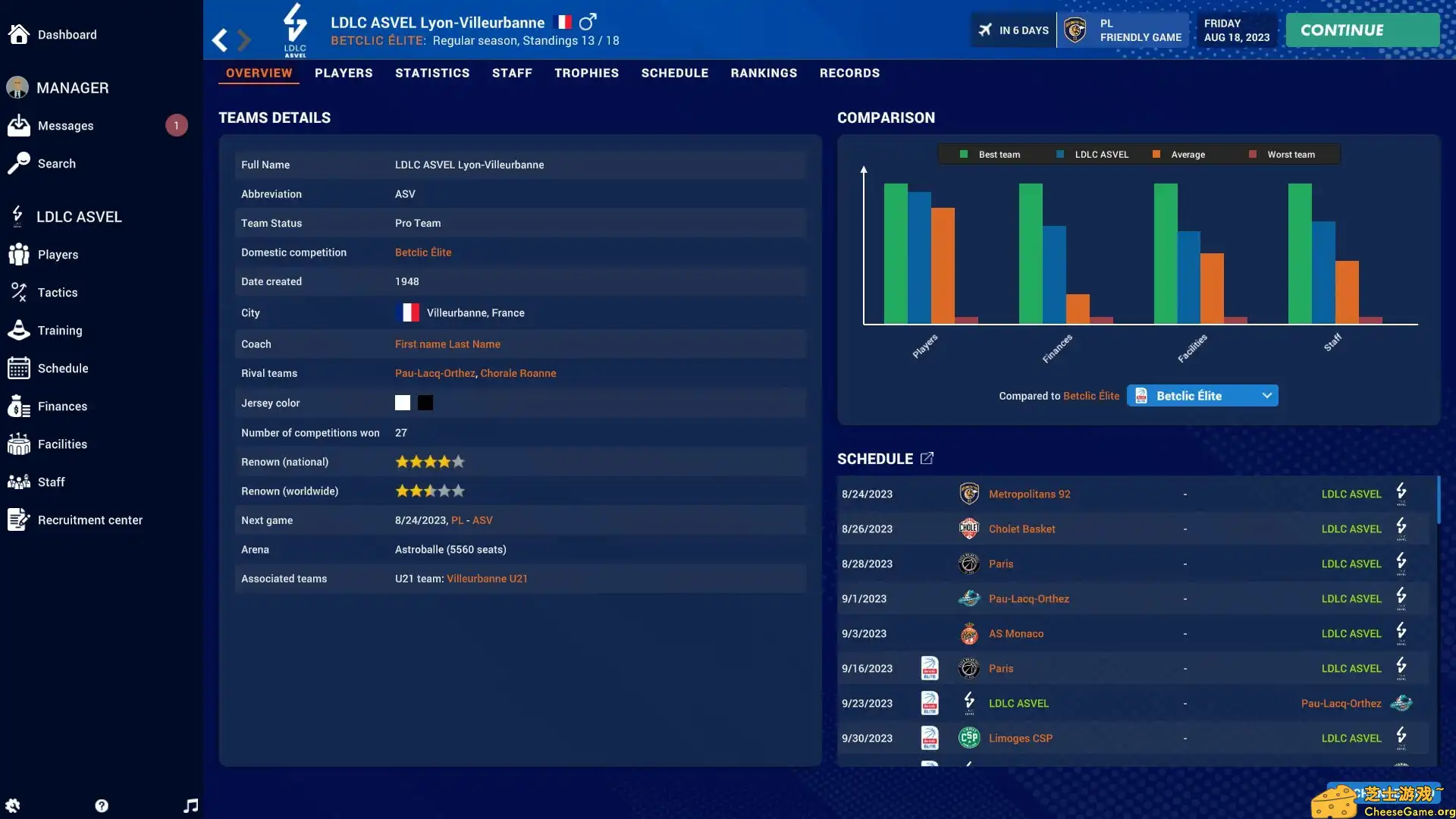This screenshot has width=1456, height=819.
Task: Click the gender symbol next to team name
Action: pyautogui.click(x=588, y=21)
